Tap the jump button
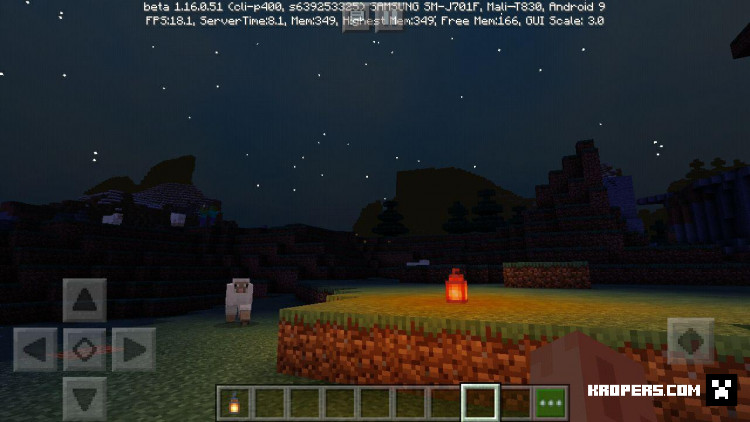The image size is (750, 422). 690,341
